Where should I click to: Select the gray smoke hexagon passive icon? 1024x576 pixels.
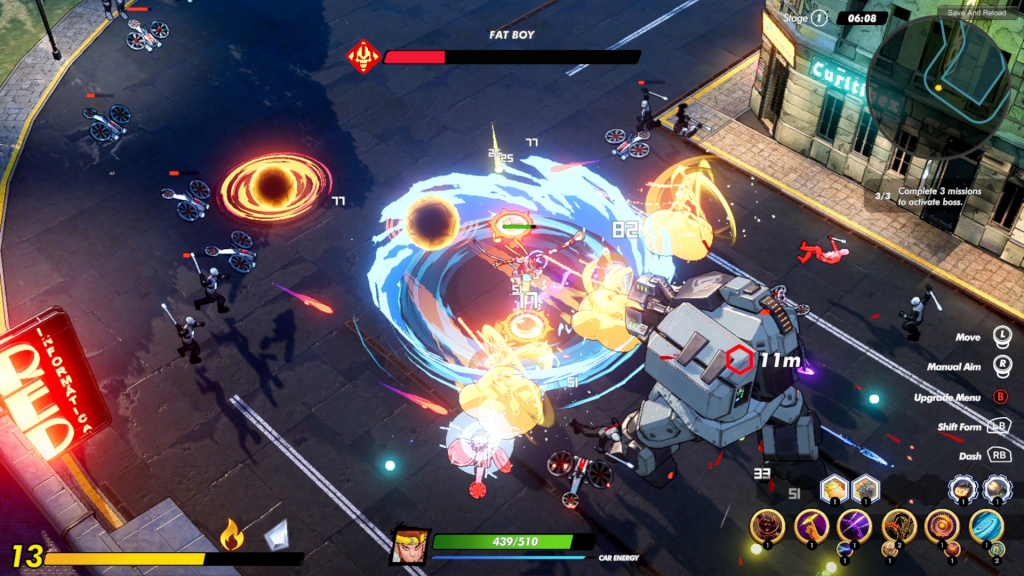point(864,489)
